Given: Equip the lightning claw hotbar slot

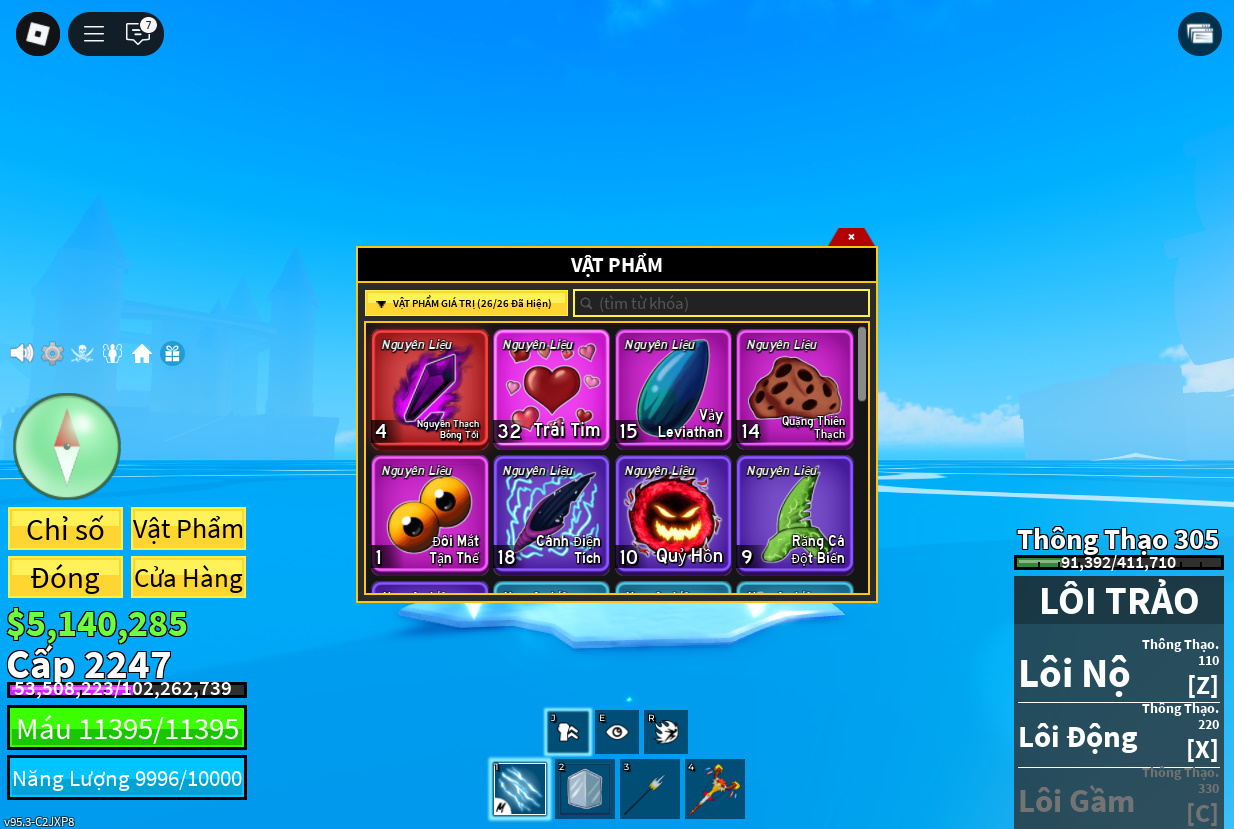Looking at the screenshot, I should click(520, 789).
